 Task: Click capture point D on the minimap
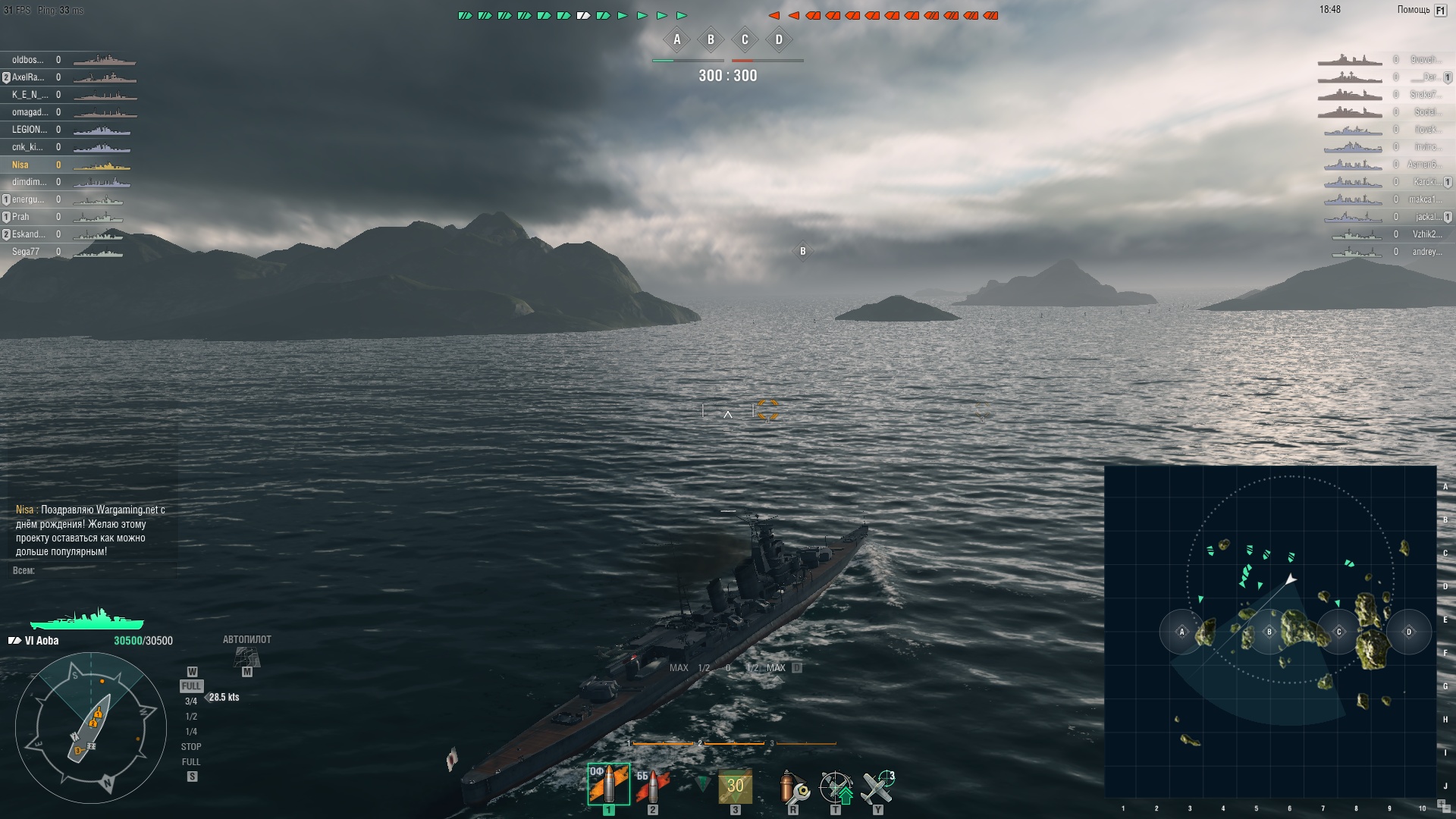point(1409,632)
